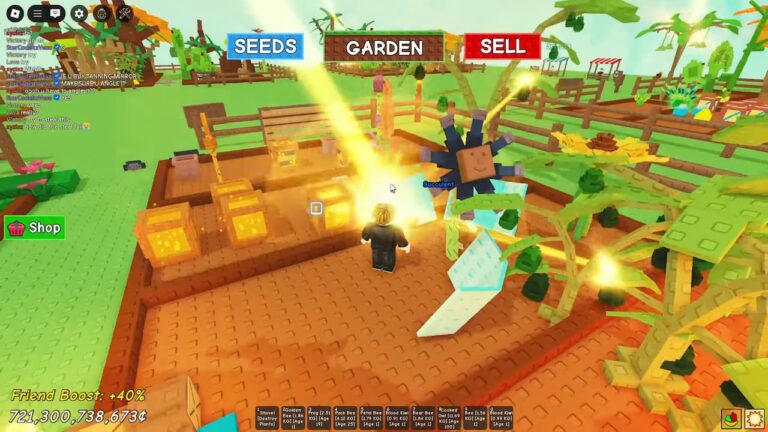This screenshot has height=432, width=768.
Task: Go to the GARDEN button
Action: 384,47
